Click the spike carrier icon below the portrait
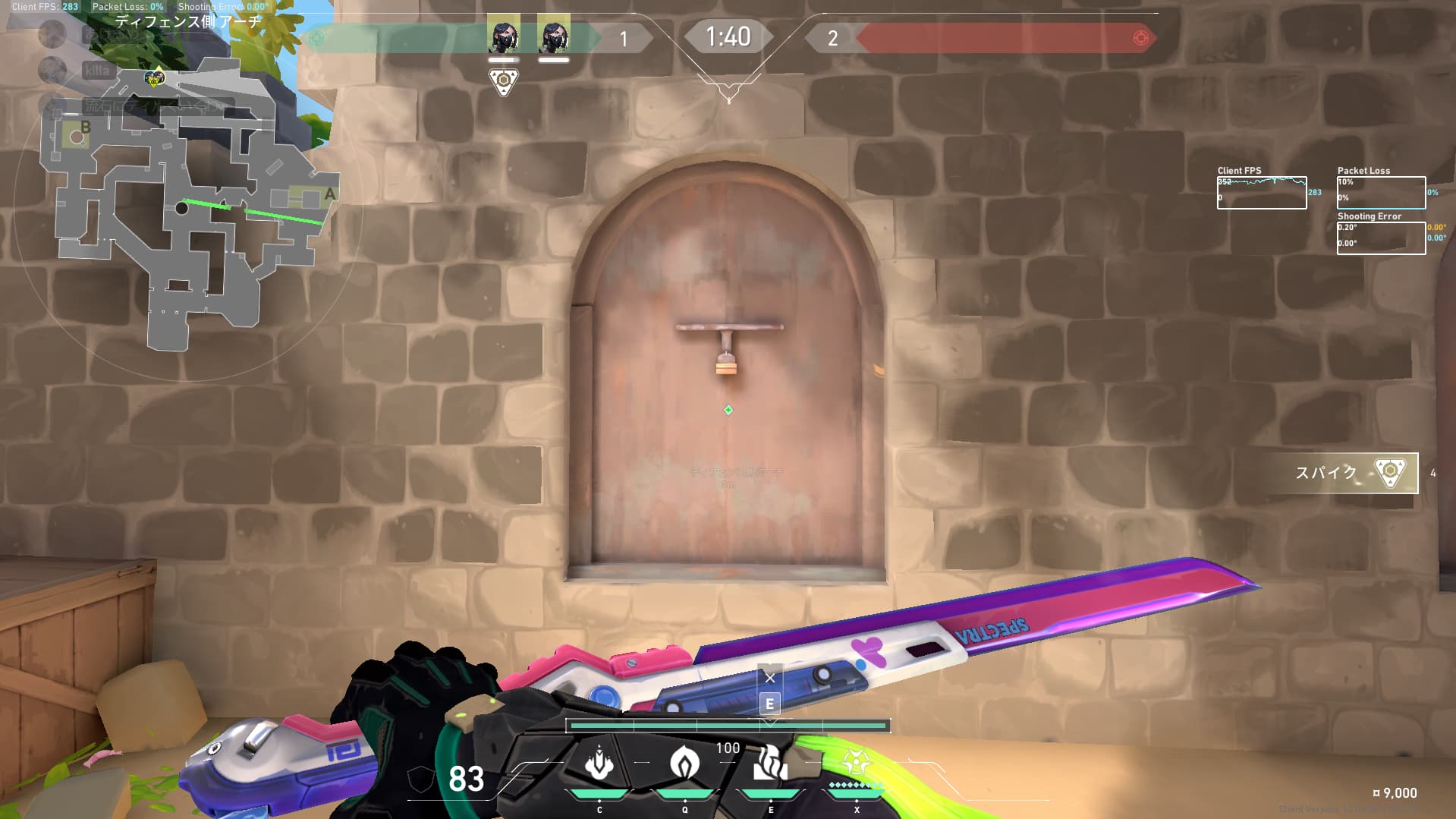The image size is (1456, 819). pos(504,81)
